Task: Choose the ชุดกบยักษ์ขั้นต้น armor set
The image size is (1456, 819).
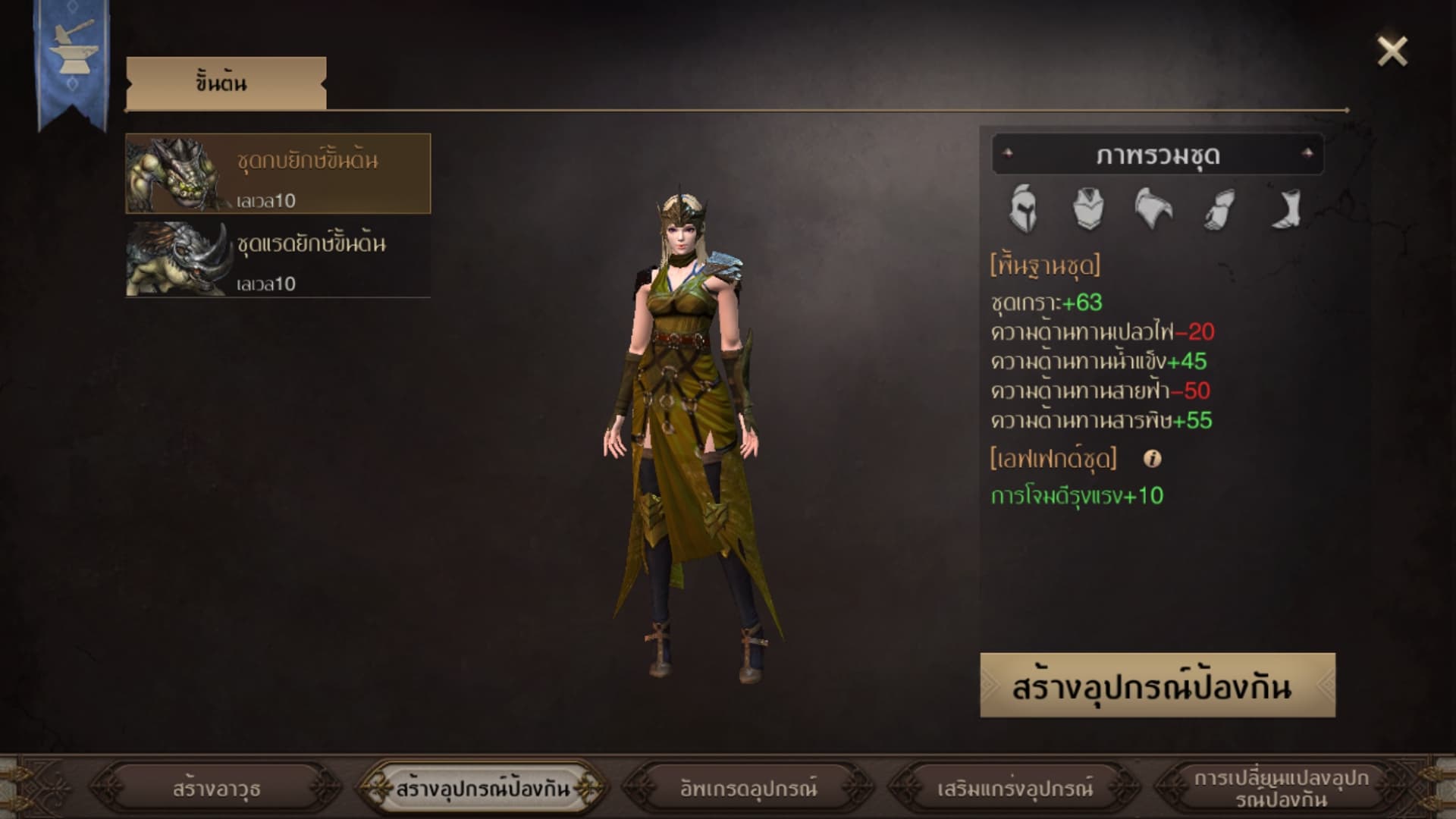Action: click(x=278, y=174)
